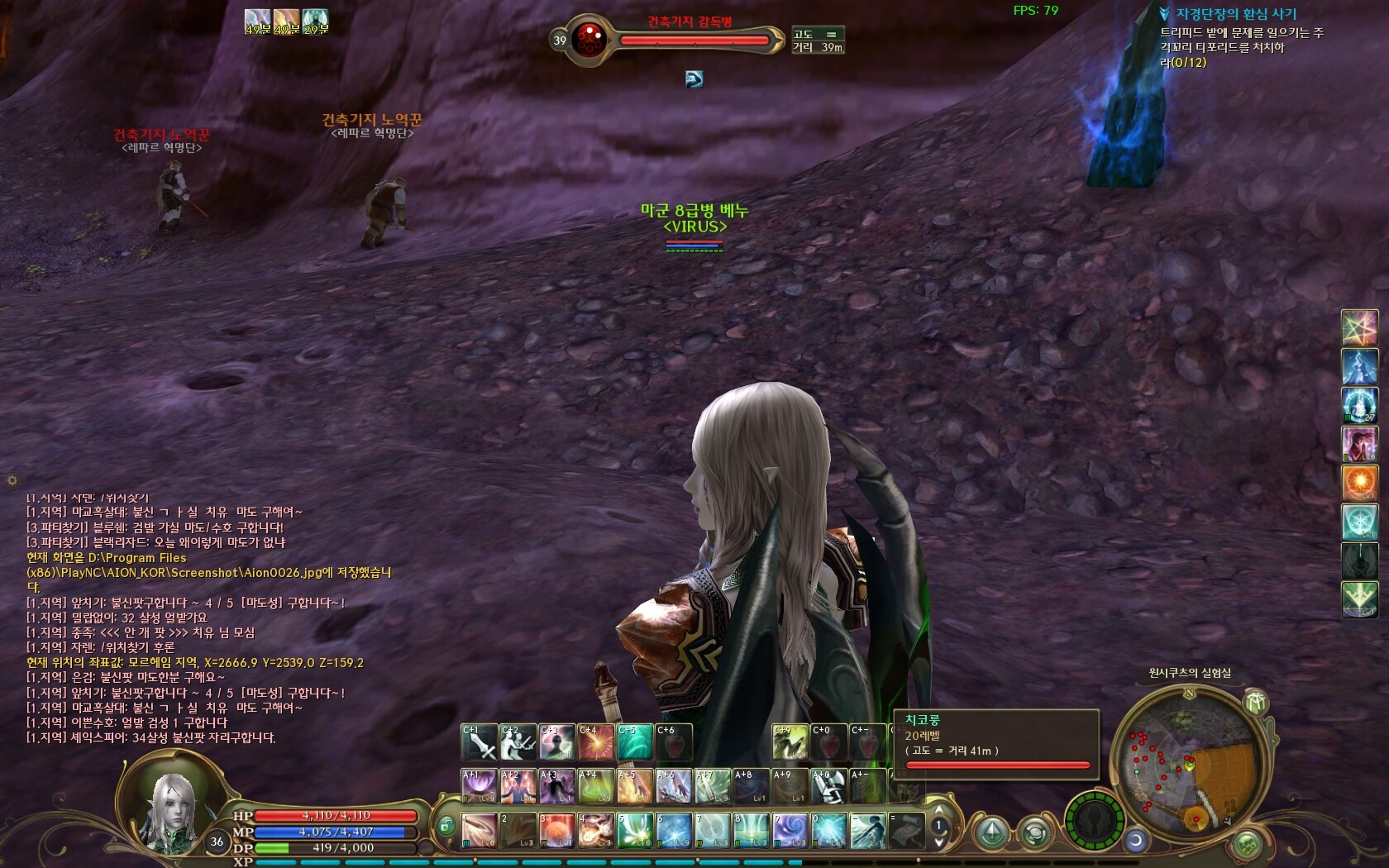Select the player character portrait
This screenshot has height=868, width=1389.
[x=171, y=808]
